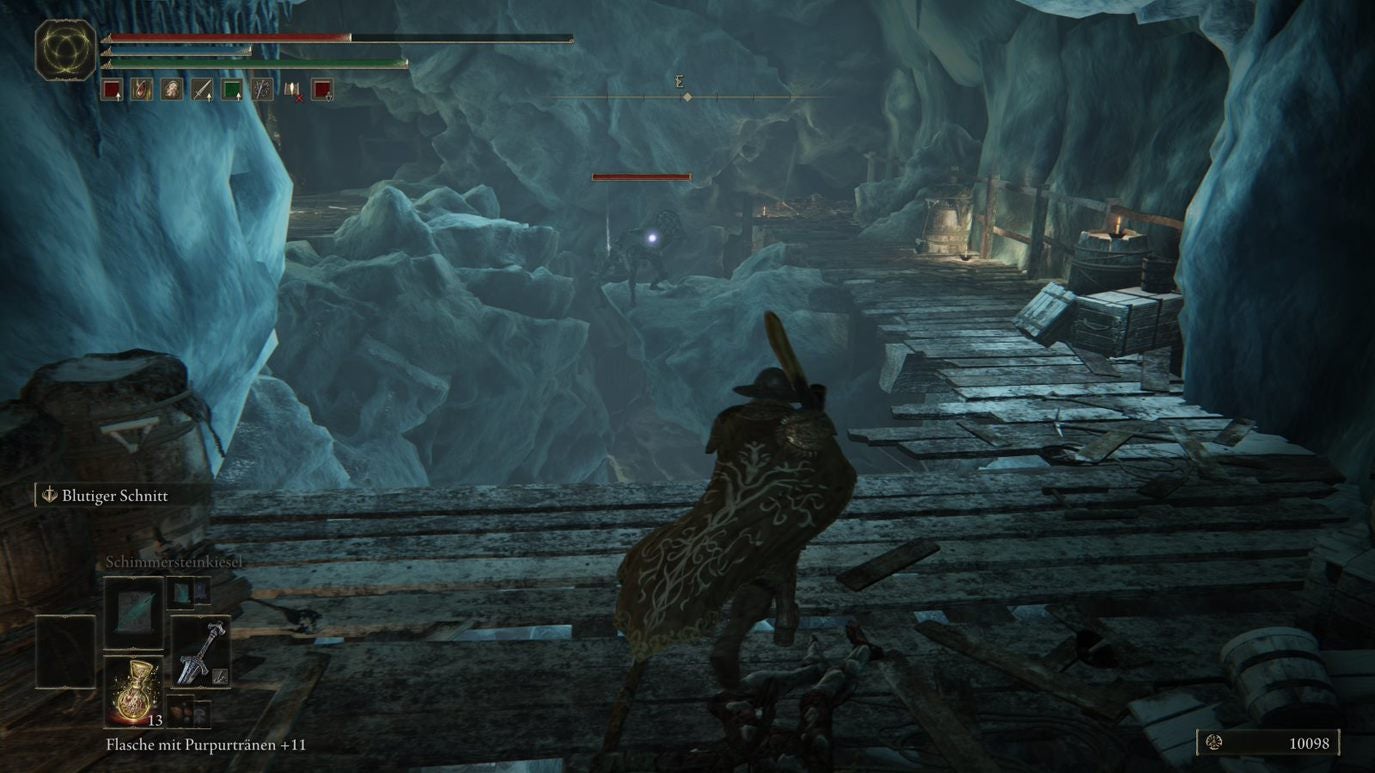Click the sword attack-boost buff icon
1375x773 pixels.
point(201,89)
